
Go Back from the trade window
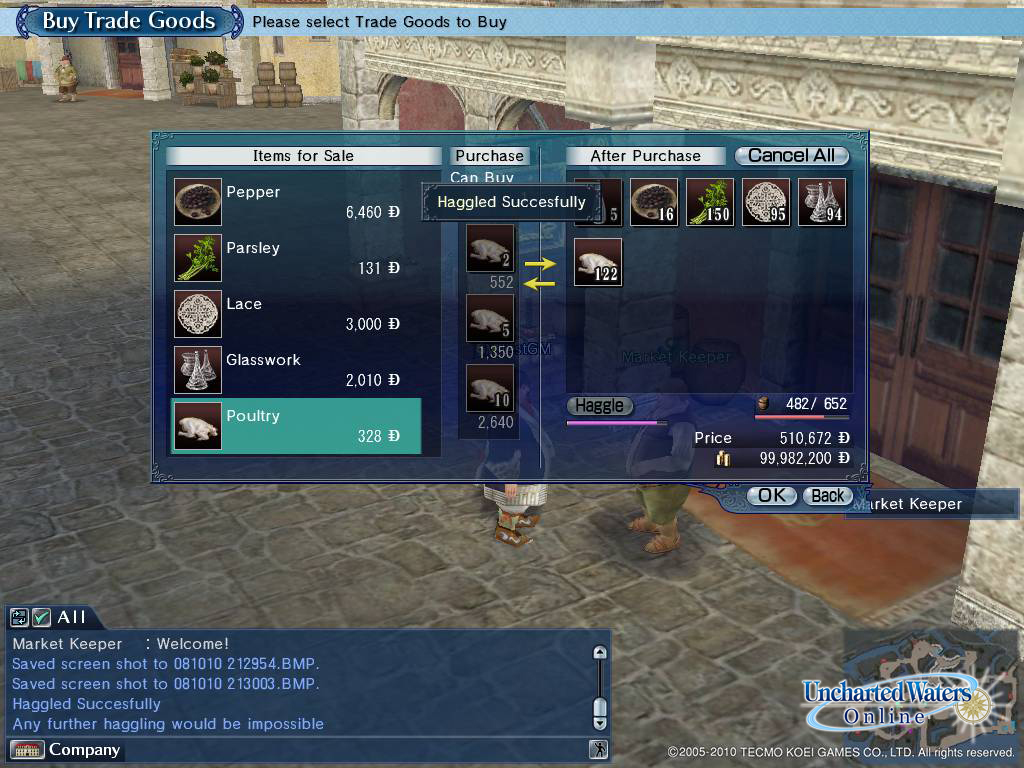(828, 496)
